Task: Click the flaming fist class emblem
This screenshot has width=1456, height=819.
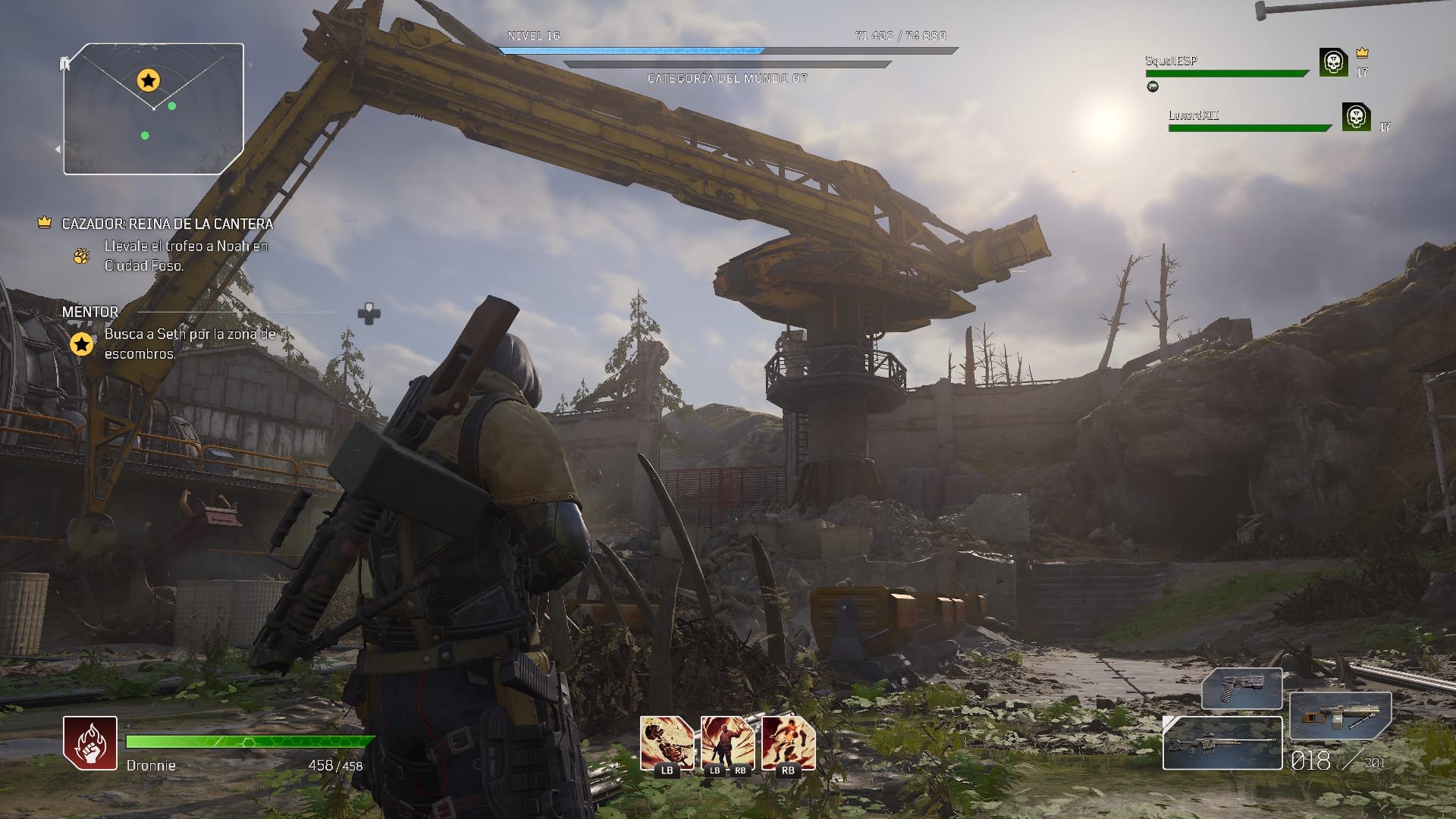Action: pos(90,743)
